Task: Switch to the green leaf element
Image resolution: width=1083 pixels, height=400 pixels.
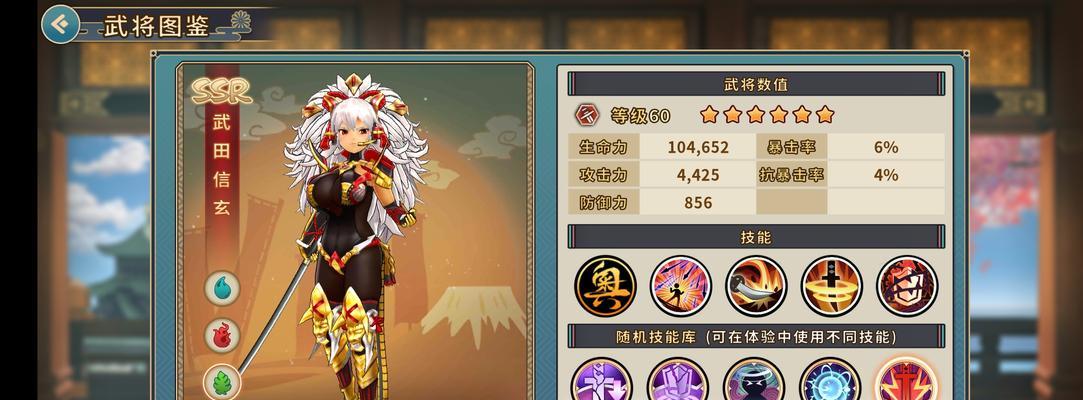Action: (222, 382)
